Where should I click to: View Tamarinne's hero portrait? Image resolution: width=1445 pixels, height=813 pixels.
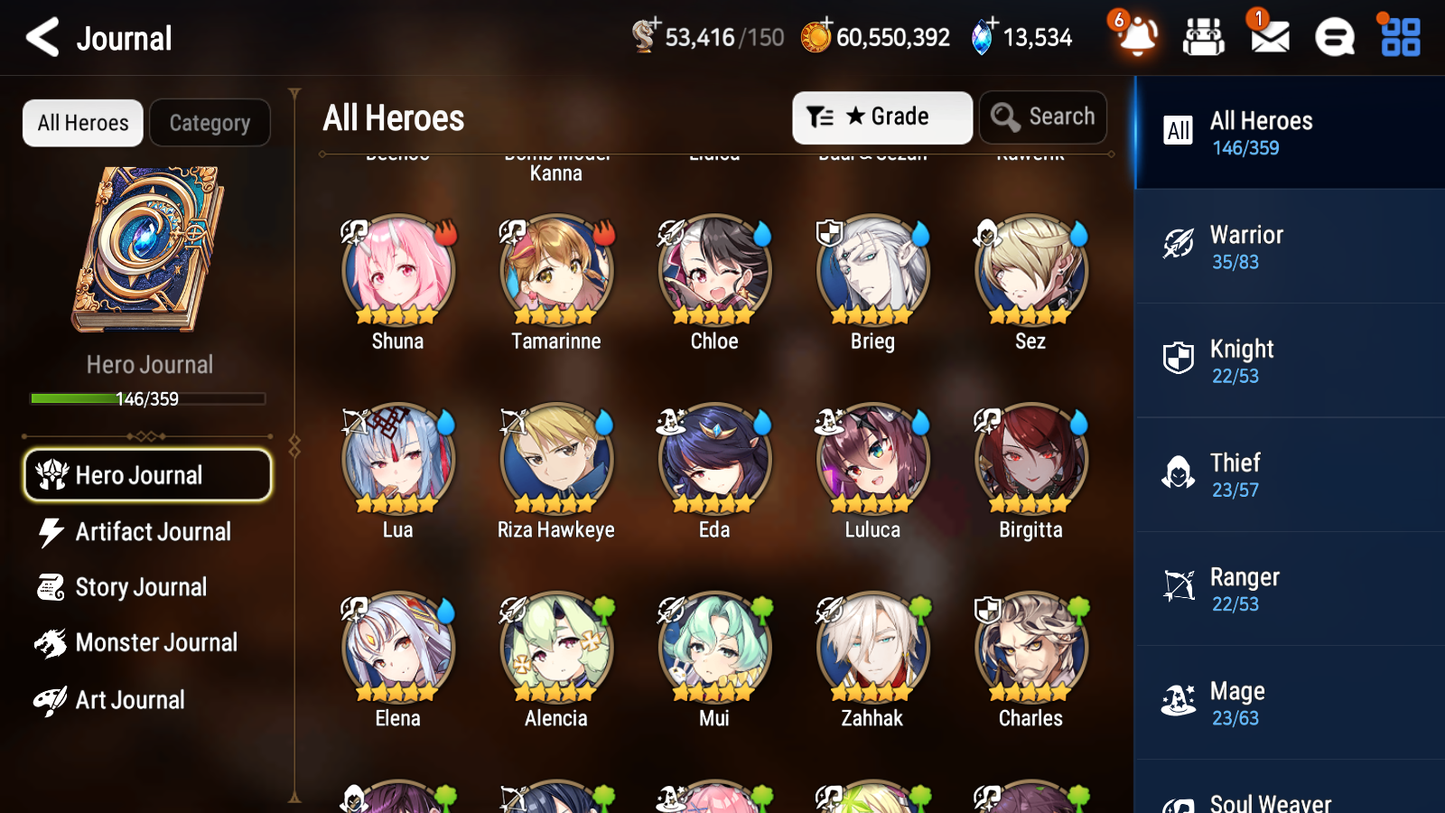click(556, 270)
